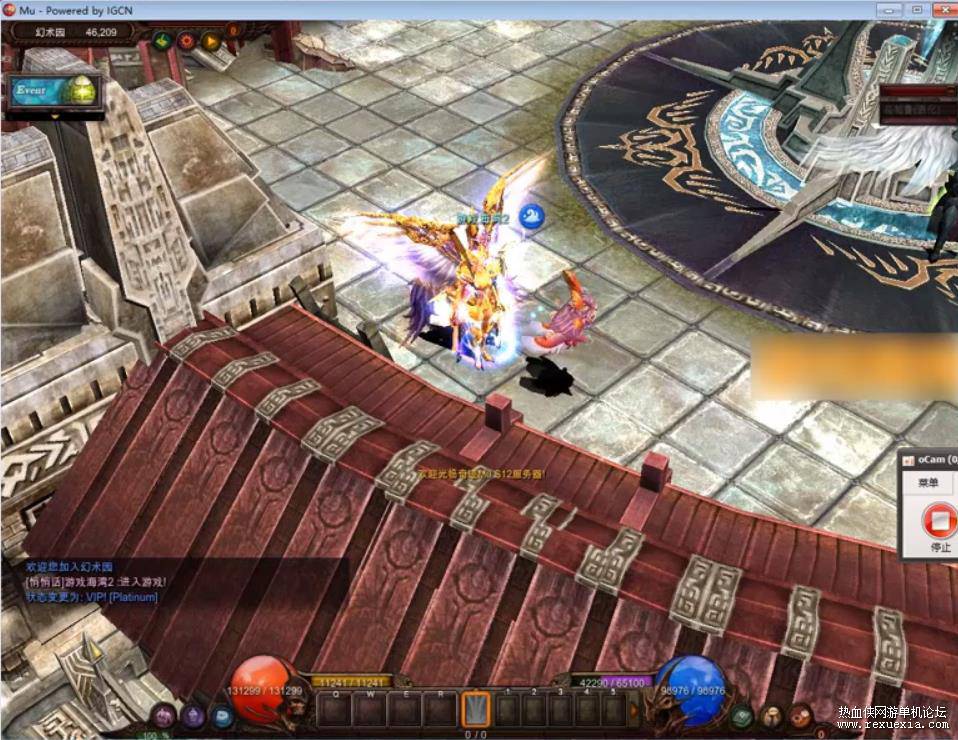This screenshot has width=958, height=740.
Task: Click the purple round icon beside the red orb
Action: 193,717
